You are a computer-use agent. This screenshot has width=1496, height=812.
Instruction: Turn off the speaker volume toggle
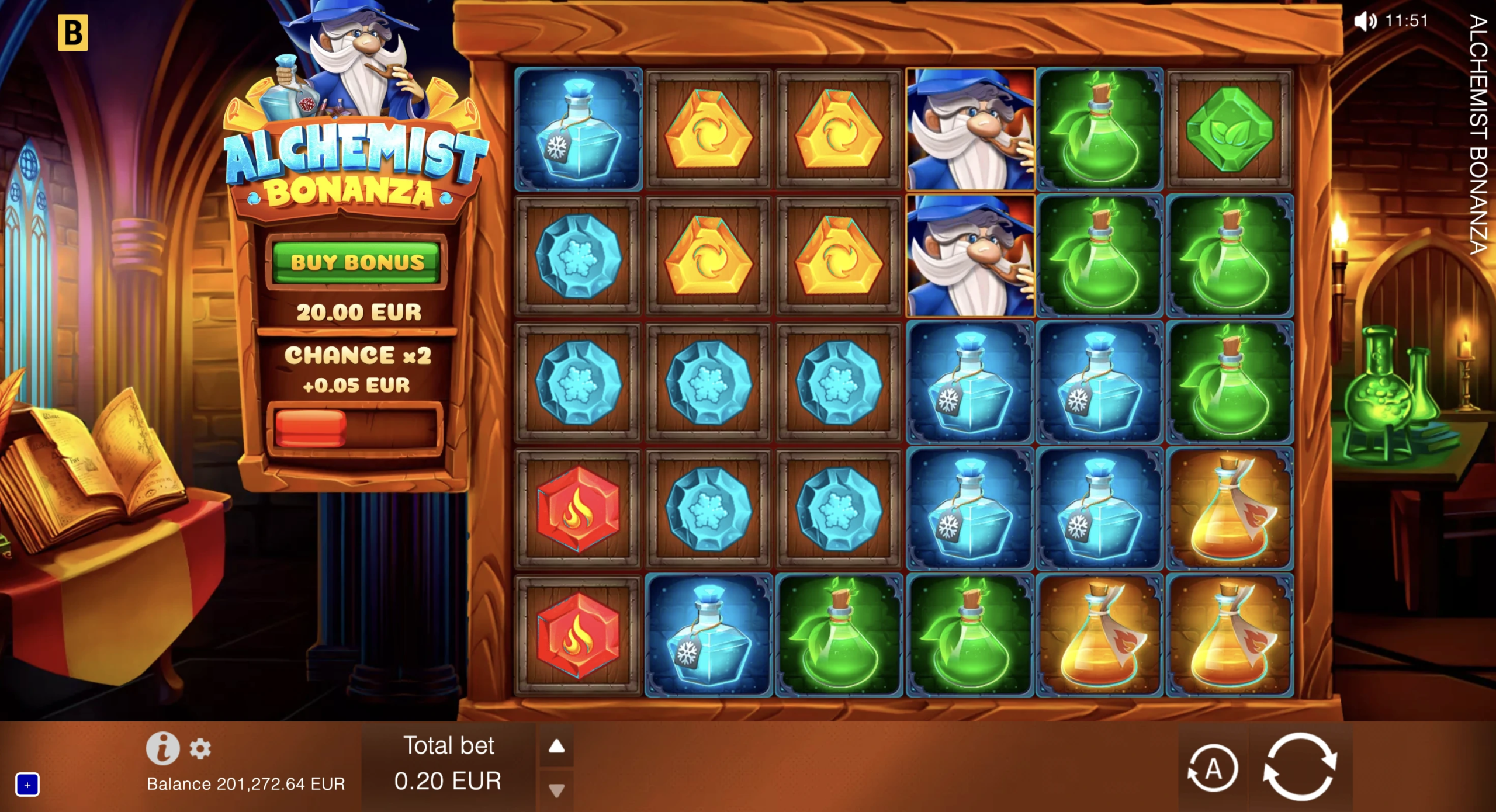1366,22
